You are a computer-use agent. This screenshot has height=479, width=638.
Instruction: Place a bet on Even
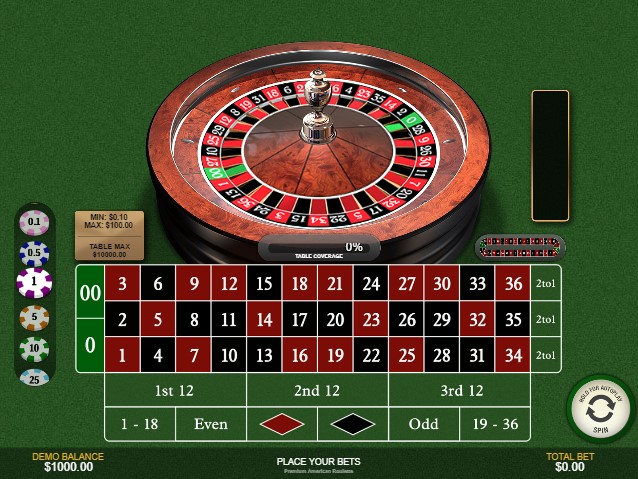click(x=211, y=424)
